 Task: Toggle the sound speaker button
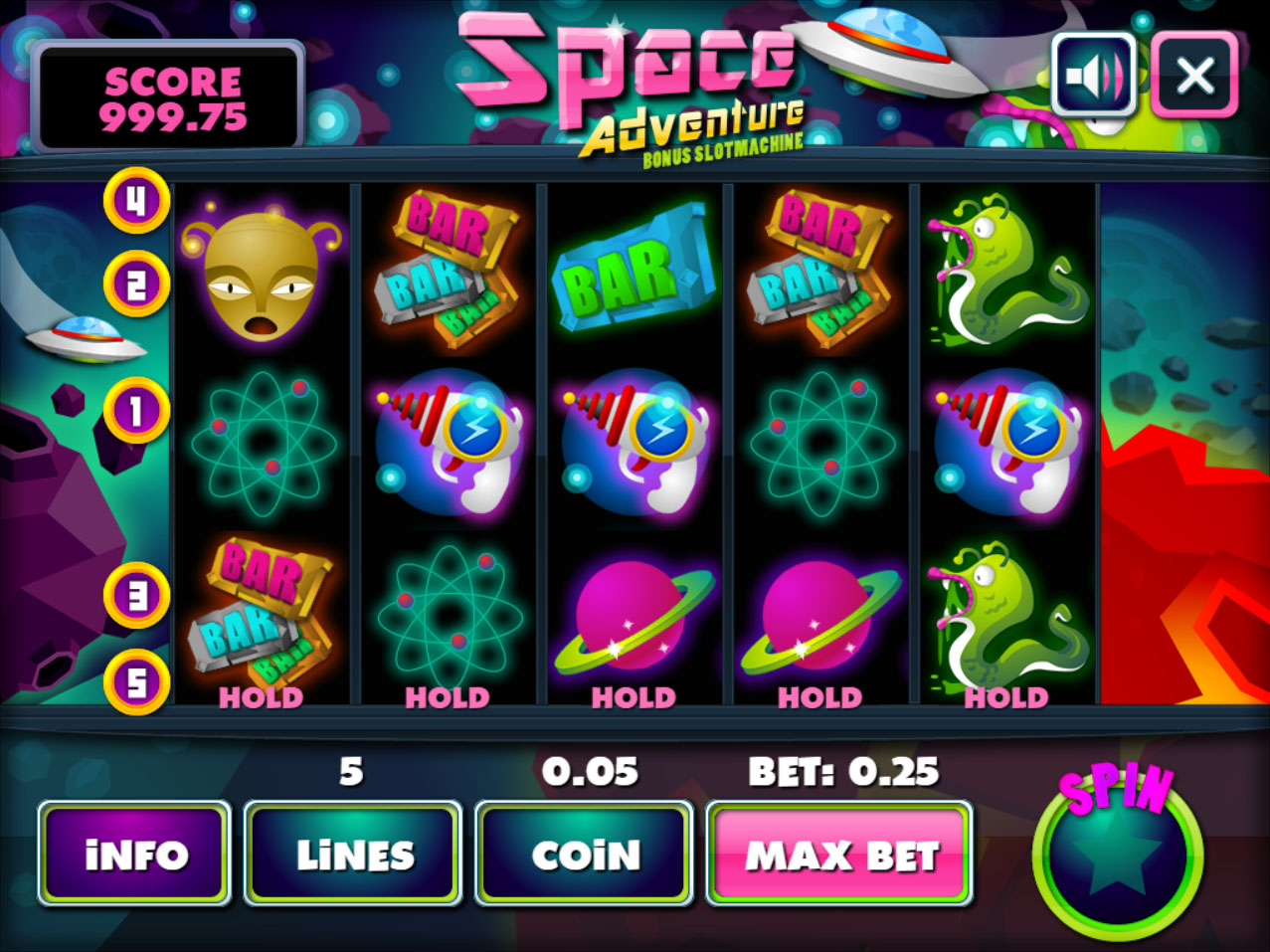click(1094, 75)
